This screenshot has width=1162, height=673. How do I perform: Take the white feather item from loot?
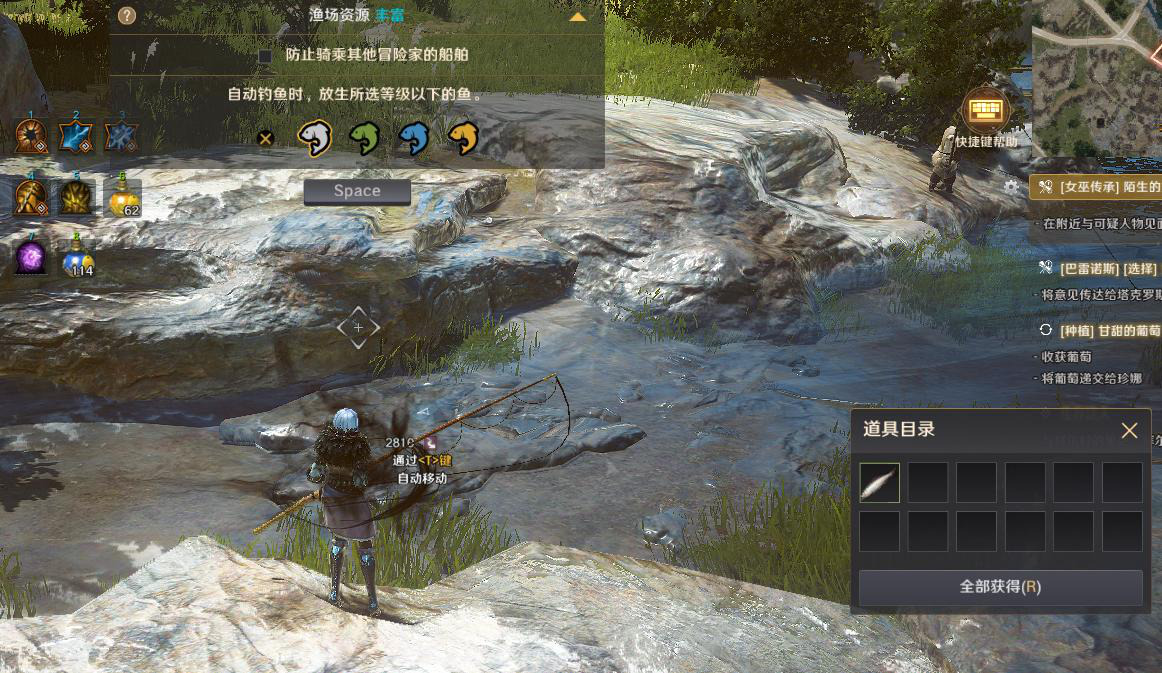(879, 483)
